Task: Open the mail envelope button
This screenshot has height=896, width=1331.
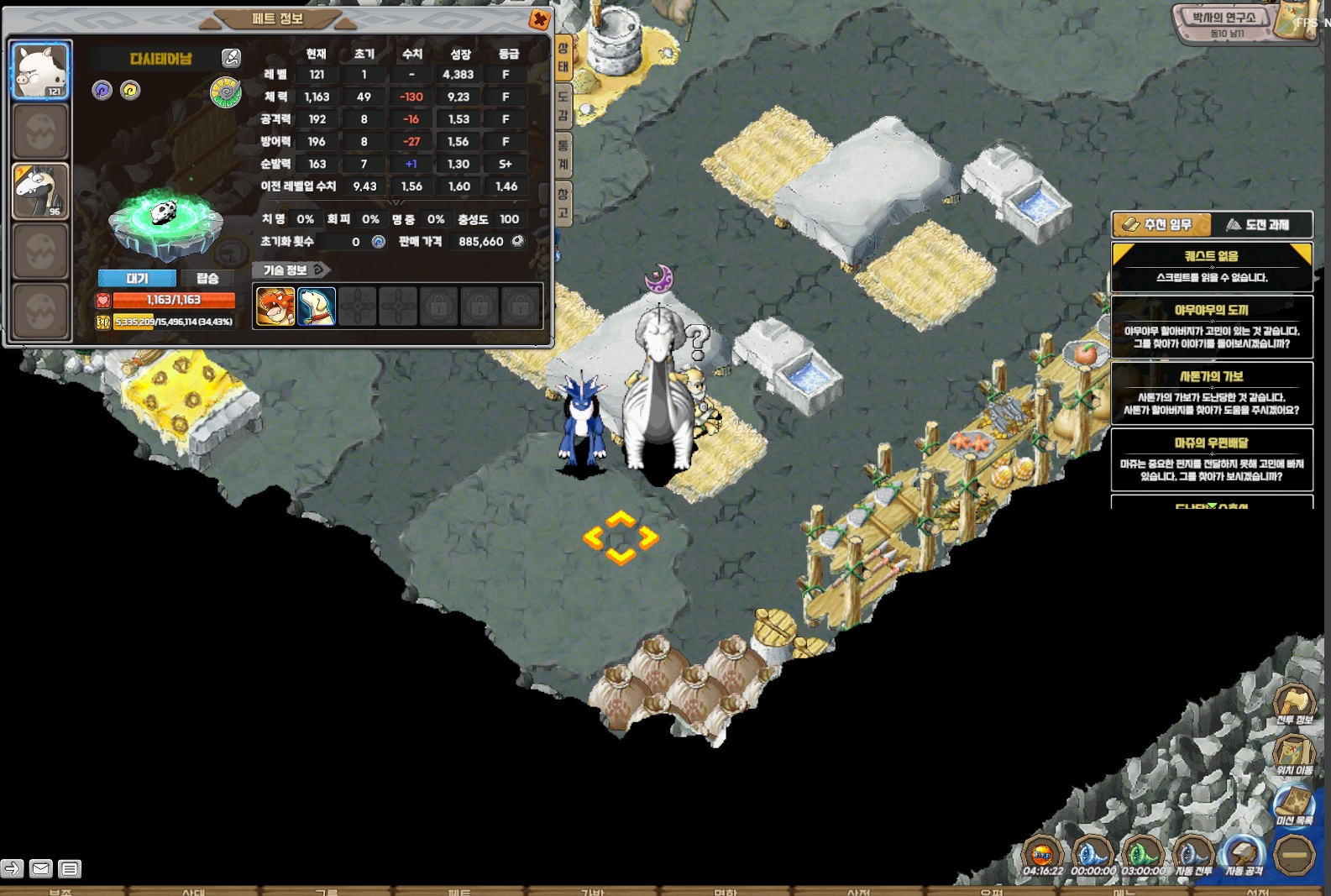Action: tap(40, 868)
